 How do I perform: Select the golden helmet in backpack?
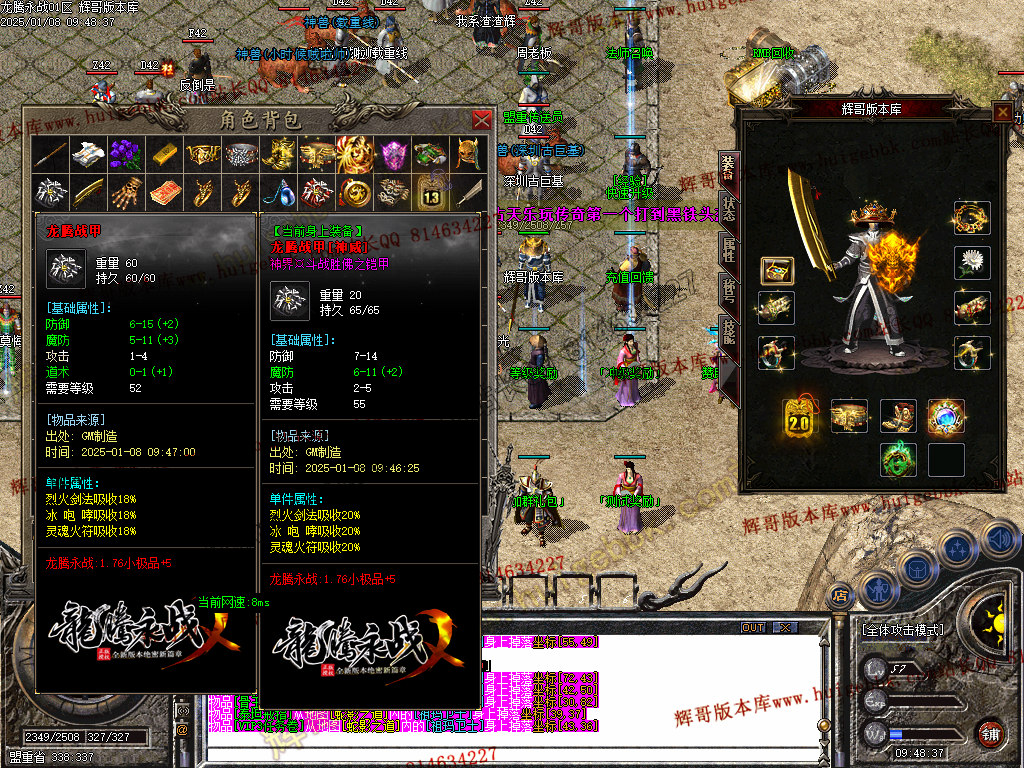point(470,154)
